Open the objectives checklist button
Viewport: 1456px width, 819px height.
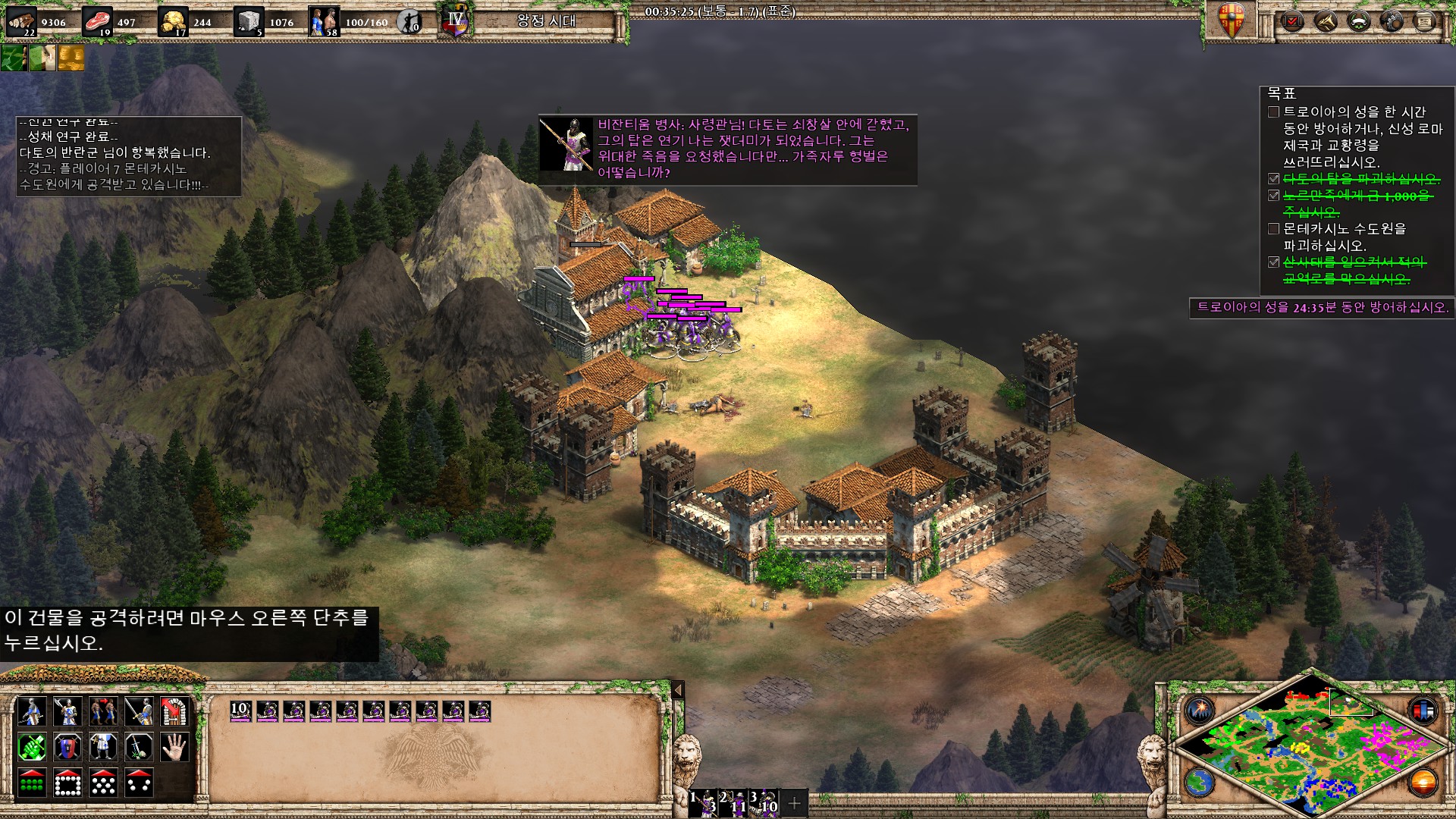1291,21
